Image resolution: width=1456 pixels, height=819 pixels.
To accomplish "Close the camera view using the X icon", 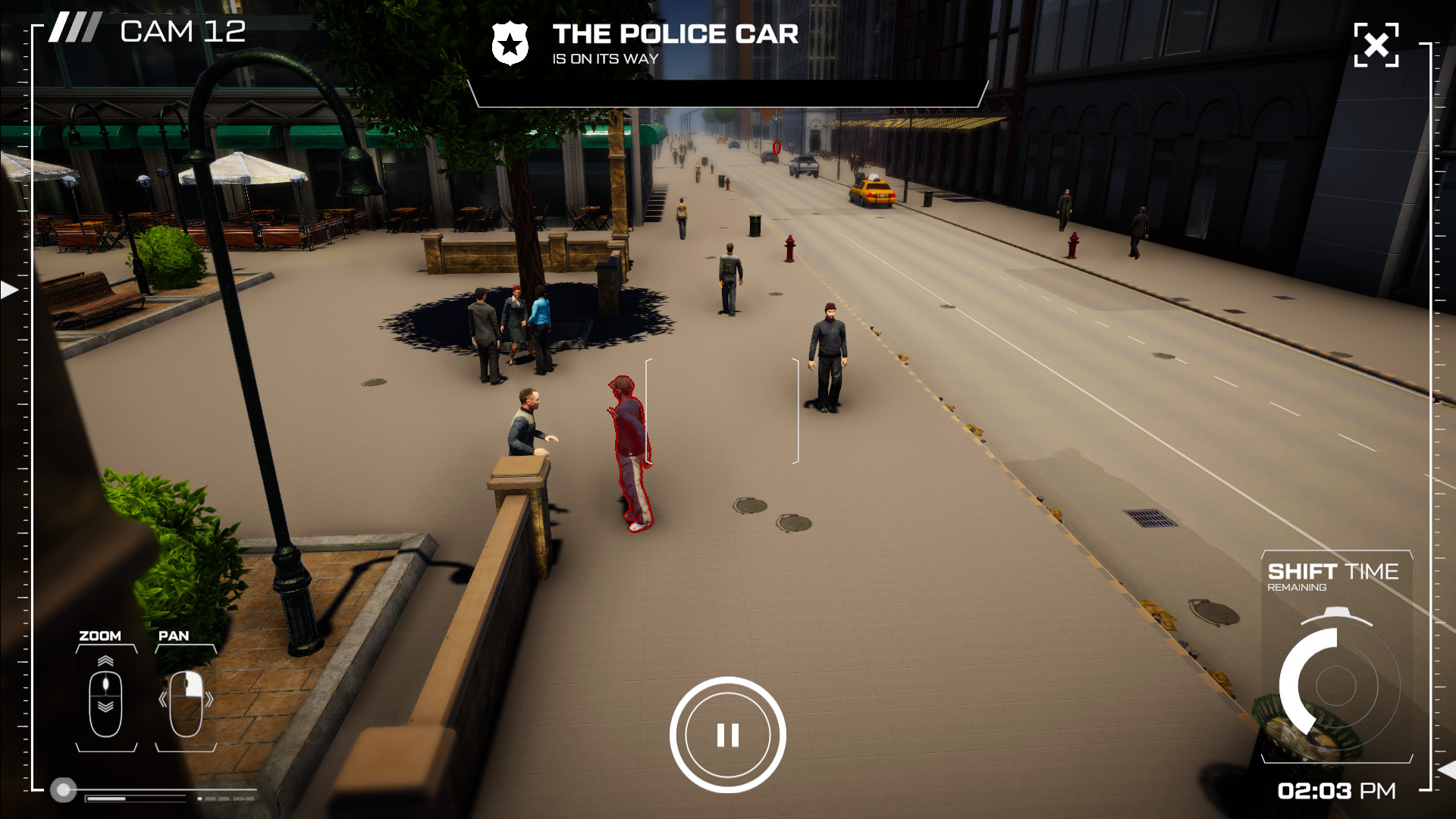I will (1376, 45).
